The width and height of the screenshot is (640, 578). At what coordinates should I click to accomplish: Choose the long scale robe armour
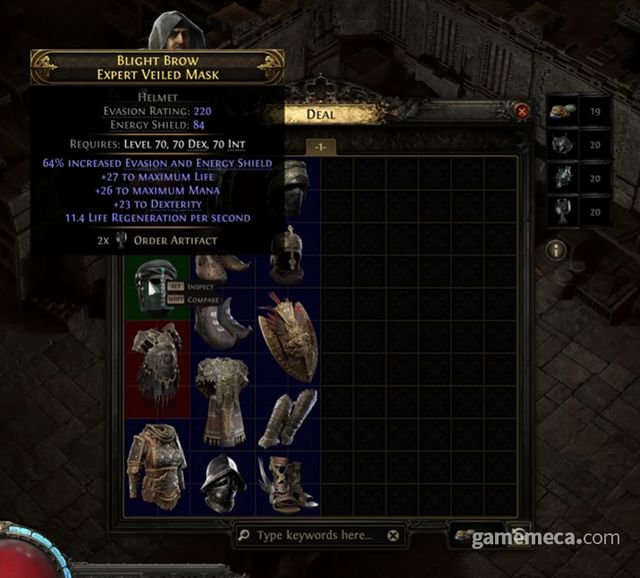(222, 400)
